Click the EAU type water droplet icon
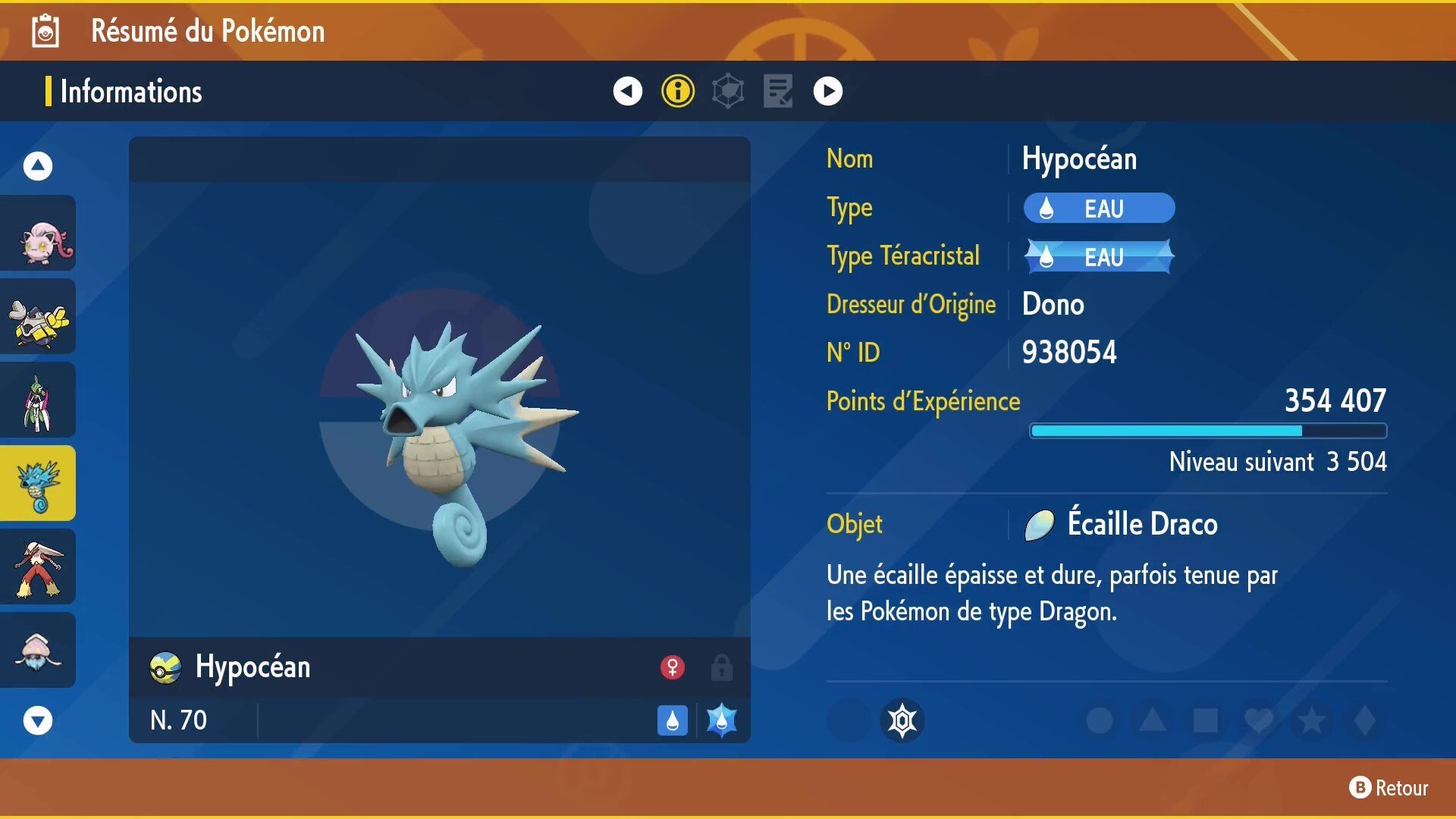This screenshot has width=1456, height=819. pyautogui.click(x=1046, y=208)
